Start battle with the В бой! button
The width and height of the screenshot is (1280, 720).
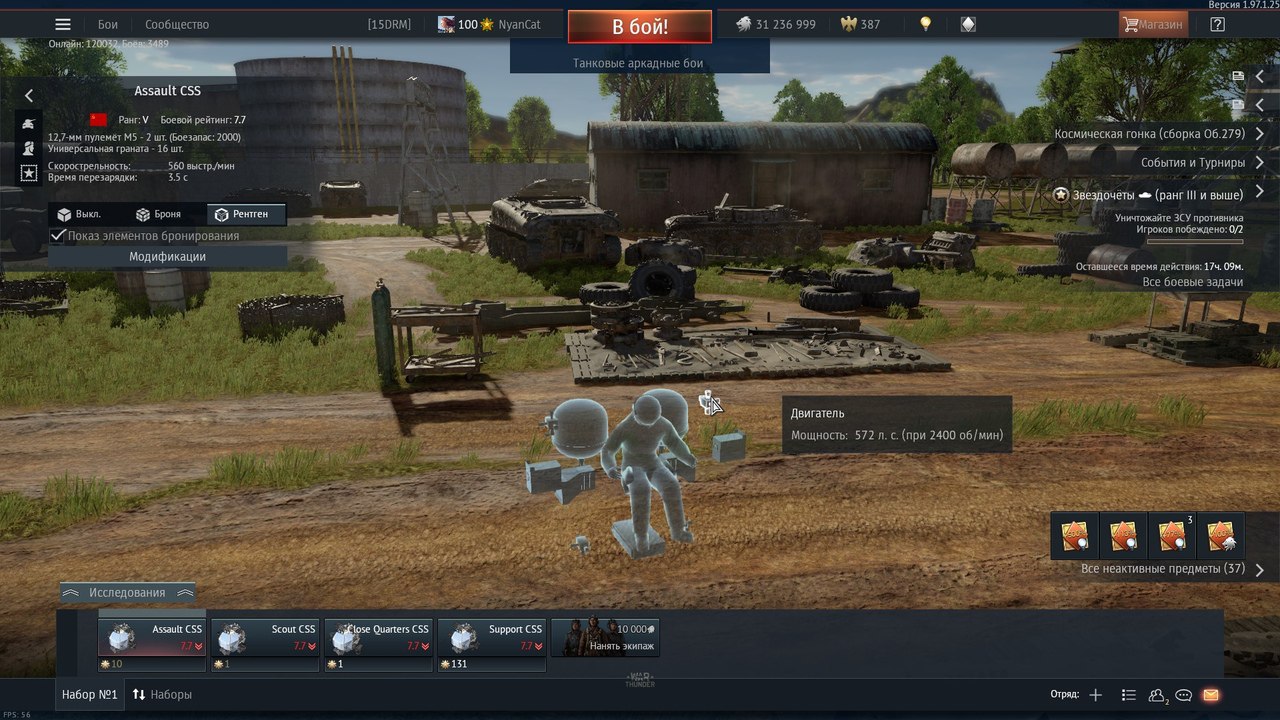640,27
